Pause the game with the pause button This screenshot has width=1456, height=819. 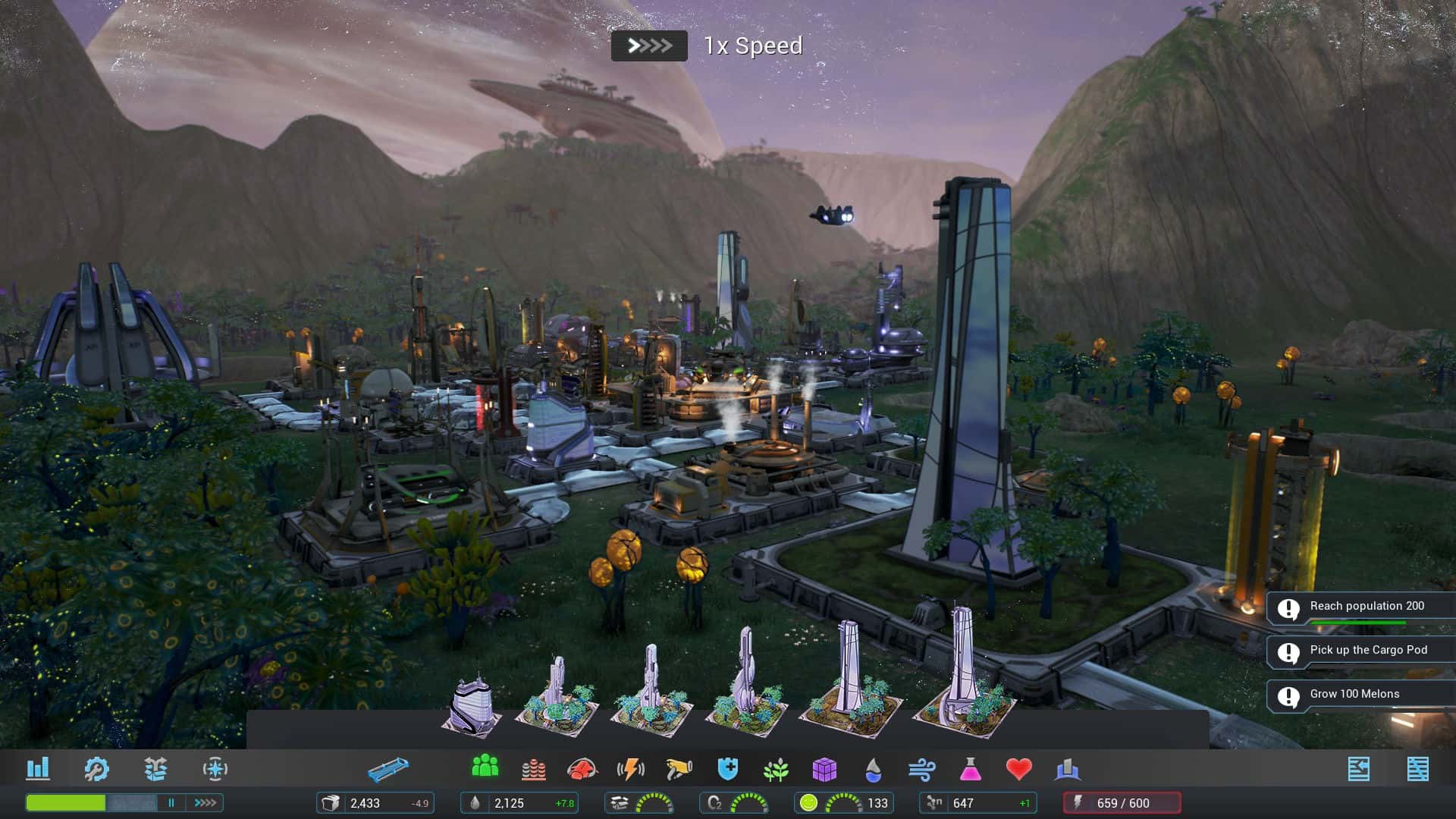173,802
